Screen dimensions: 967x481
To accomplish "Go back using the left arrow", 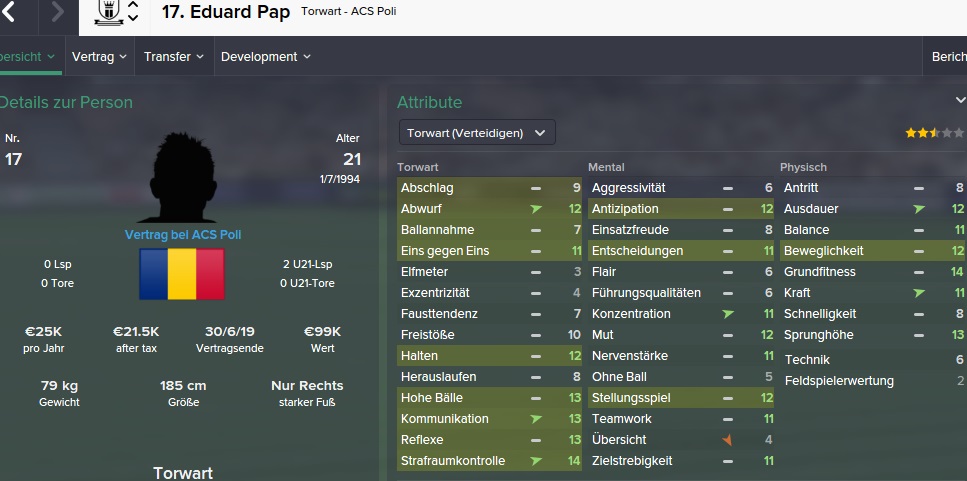I will [x=12, y=13].
